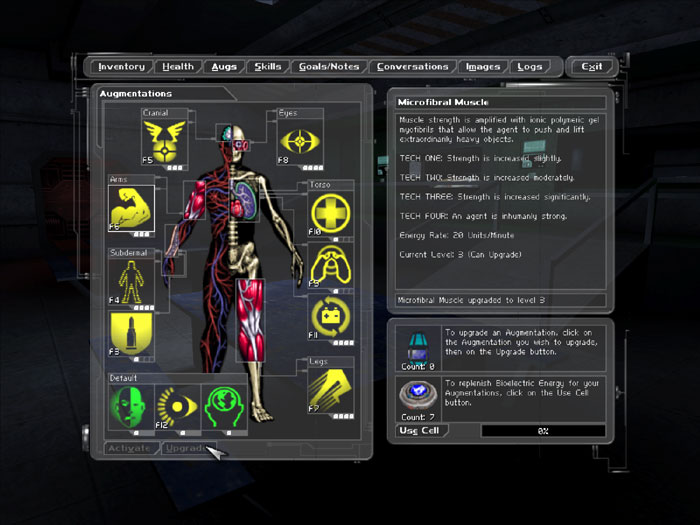Open the Skills tab
Viewport: 700px width, 525px height.
[x=268, y=67]
